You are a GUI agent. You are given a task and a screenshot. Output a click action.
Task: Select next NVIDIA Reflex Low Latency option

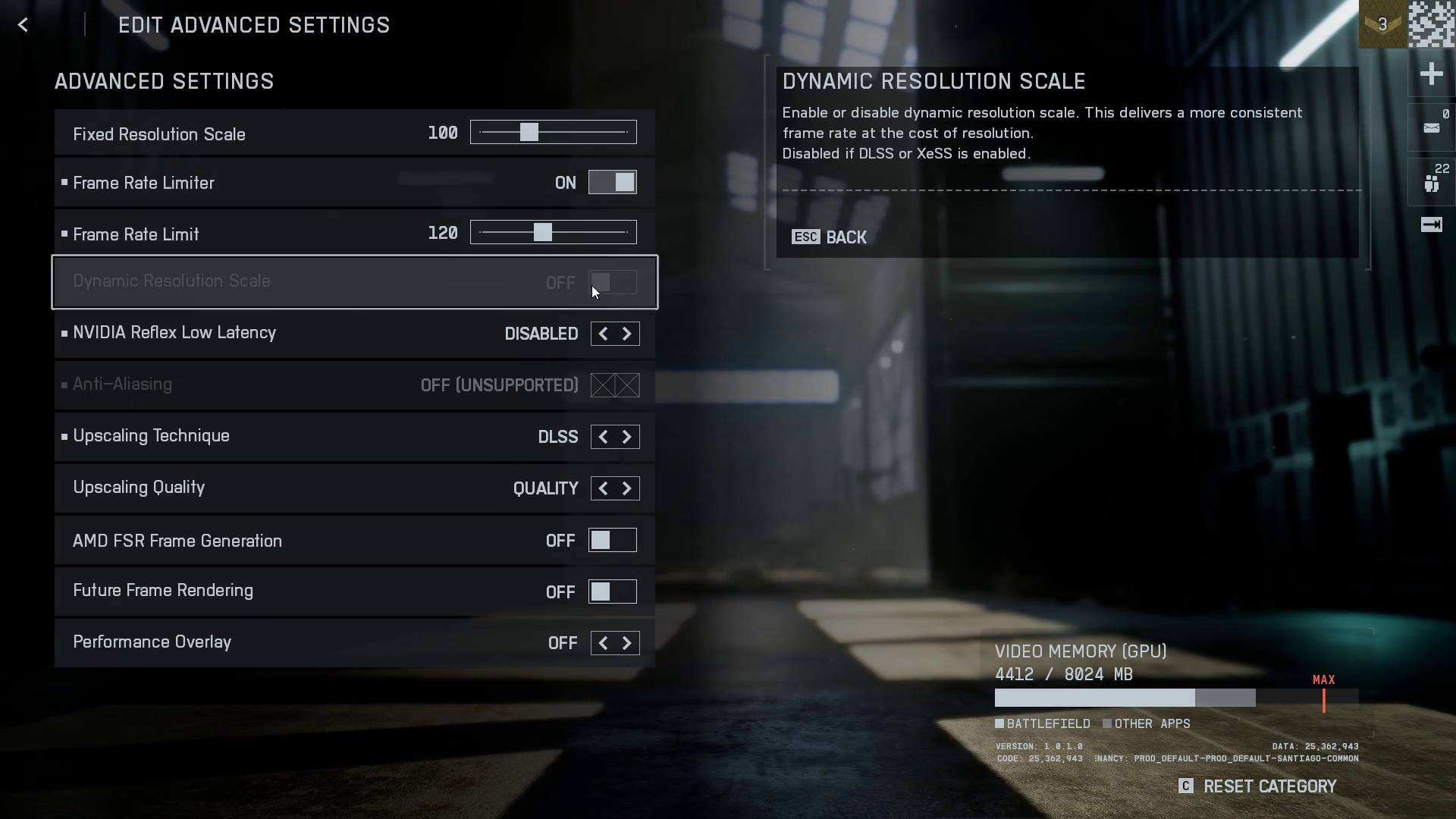click(x=627, y=334)
